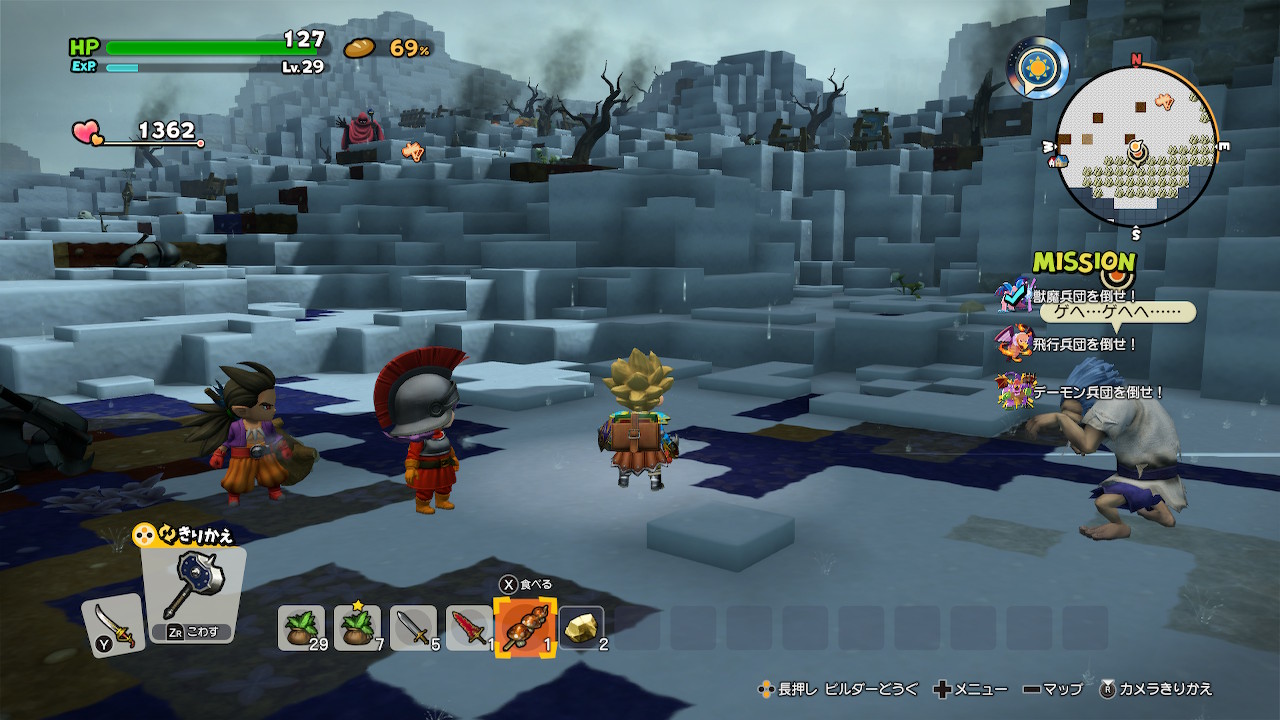
Task: Click the house marker on the minimap
Action: point(1057,159)
